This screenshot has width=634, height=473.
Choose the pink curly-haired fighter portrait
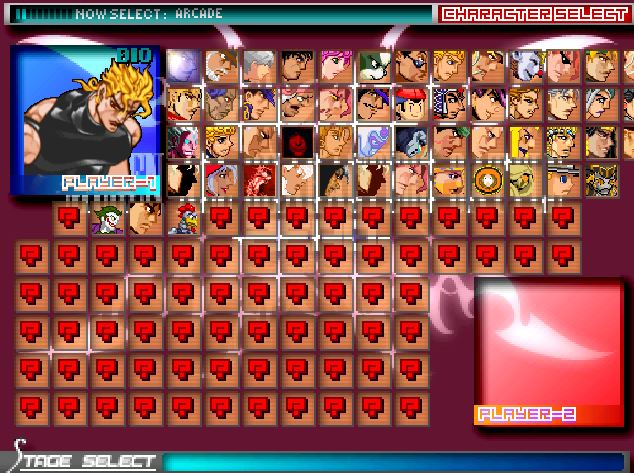click(x=334, y=65)
